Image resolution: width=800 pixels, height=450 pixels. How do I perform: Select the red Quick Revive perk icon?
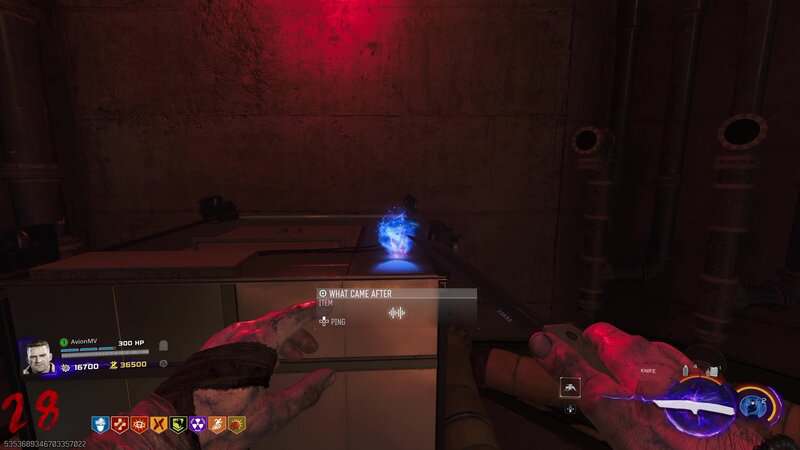click(x=120, y=424)
